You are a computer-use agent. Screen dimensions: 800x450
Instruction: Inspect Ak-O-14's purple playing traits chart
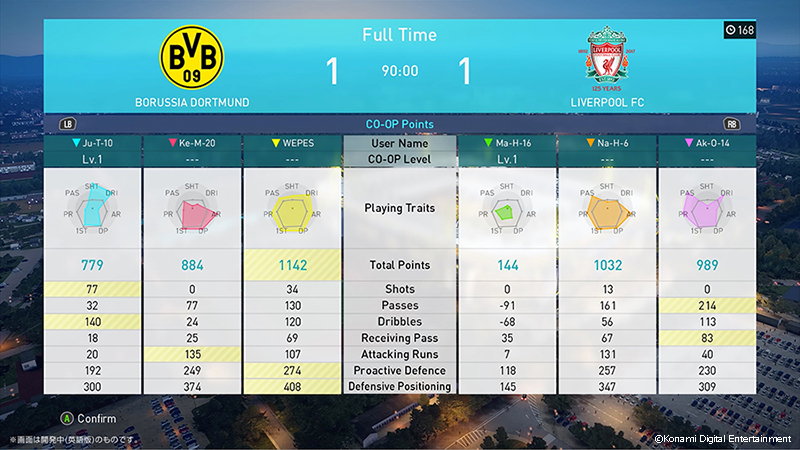706,209
